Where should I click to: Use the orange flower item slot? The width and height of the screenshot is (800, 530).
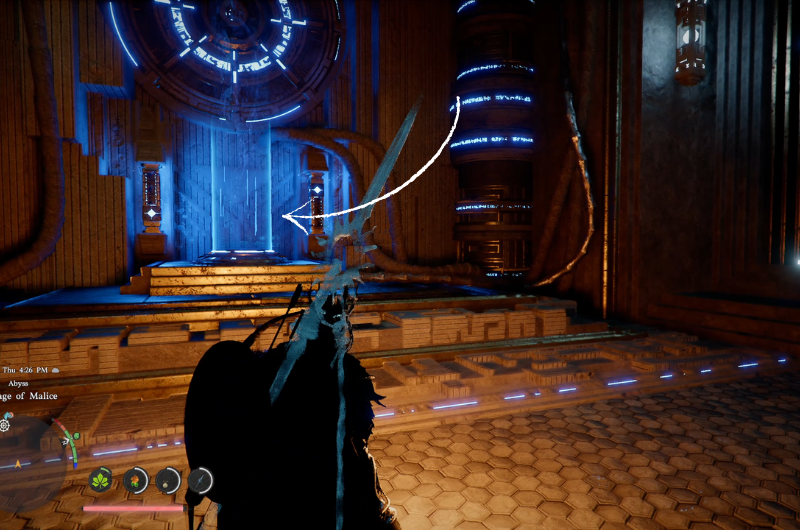click(x=135, y=480)
